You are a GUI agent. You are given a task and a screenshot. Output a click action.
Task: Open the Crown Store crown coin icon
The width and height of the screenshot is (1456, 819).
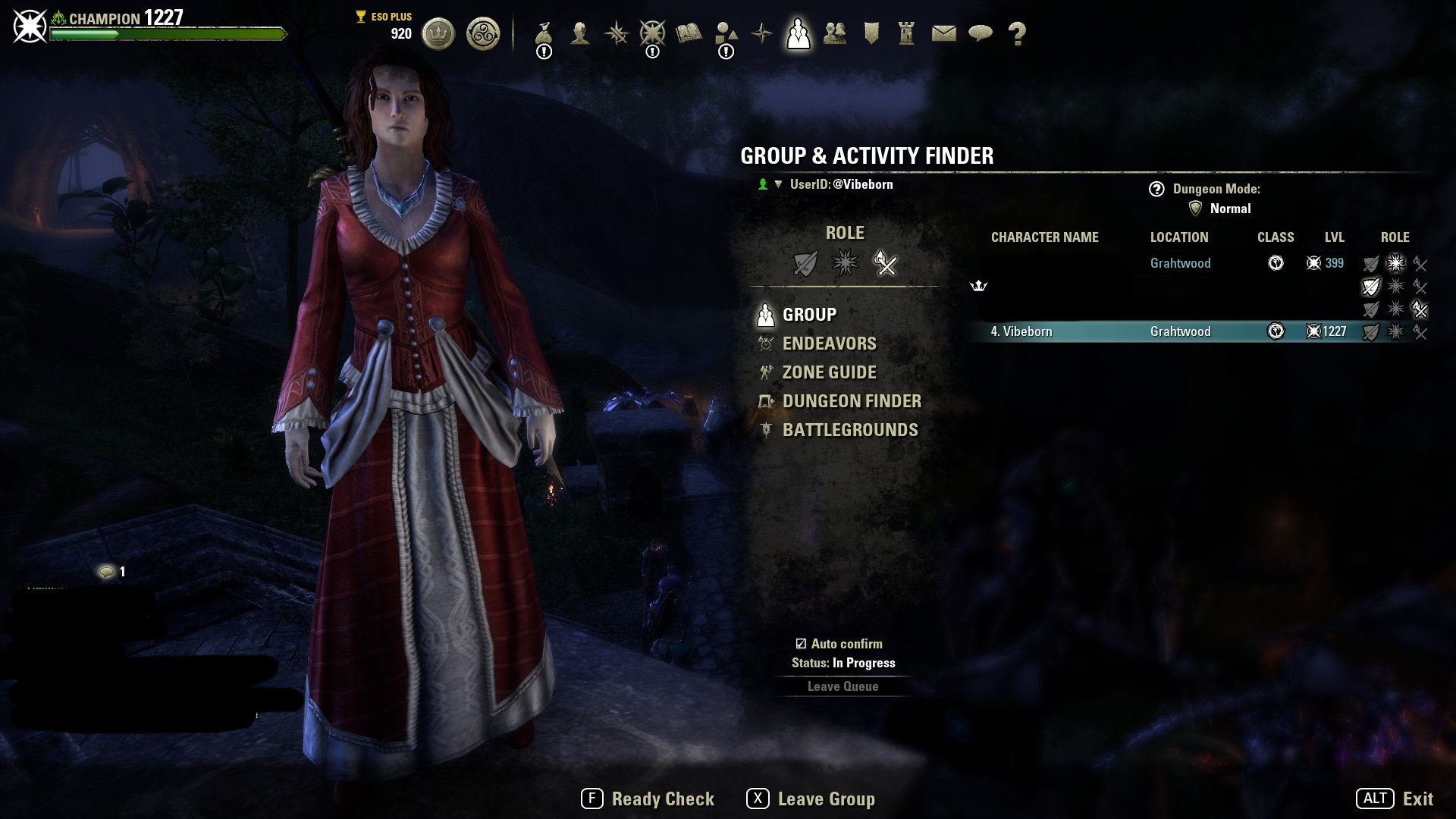click(x=438, y=33)
